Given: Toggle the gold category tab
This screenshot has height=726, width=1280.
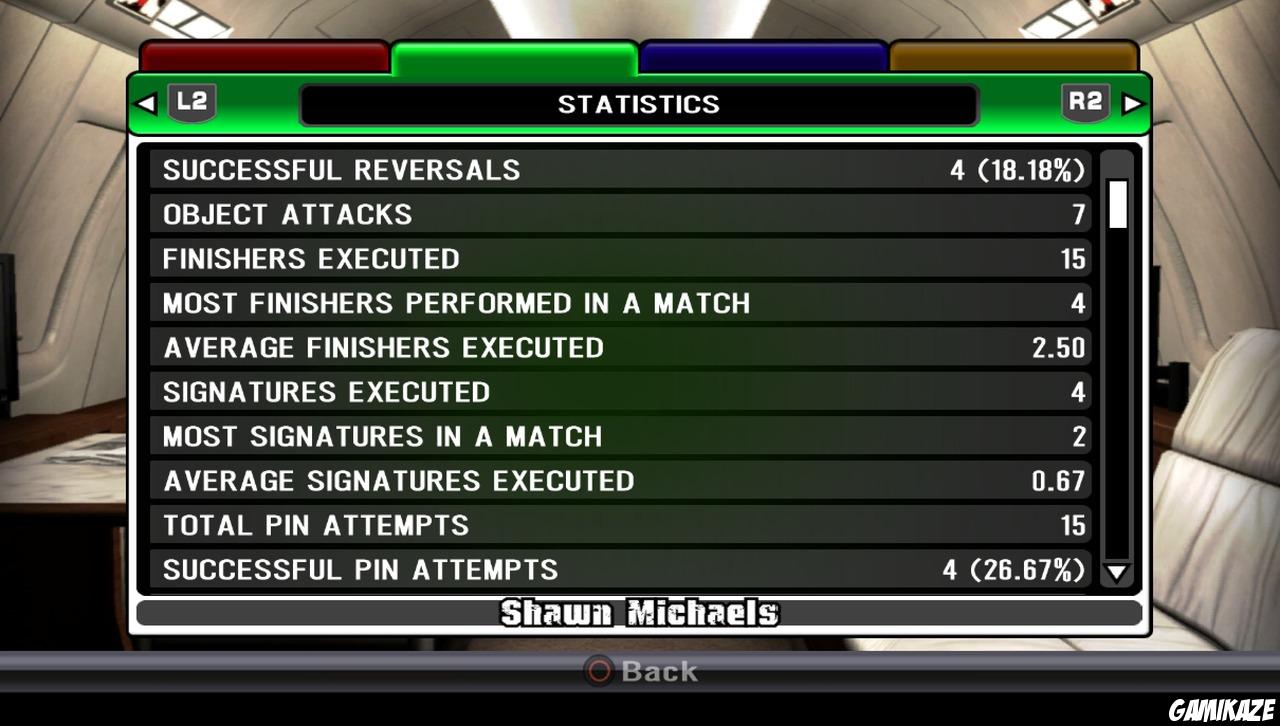Looking at the screenshot, I should coord(1013,55).
